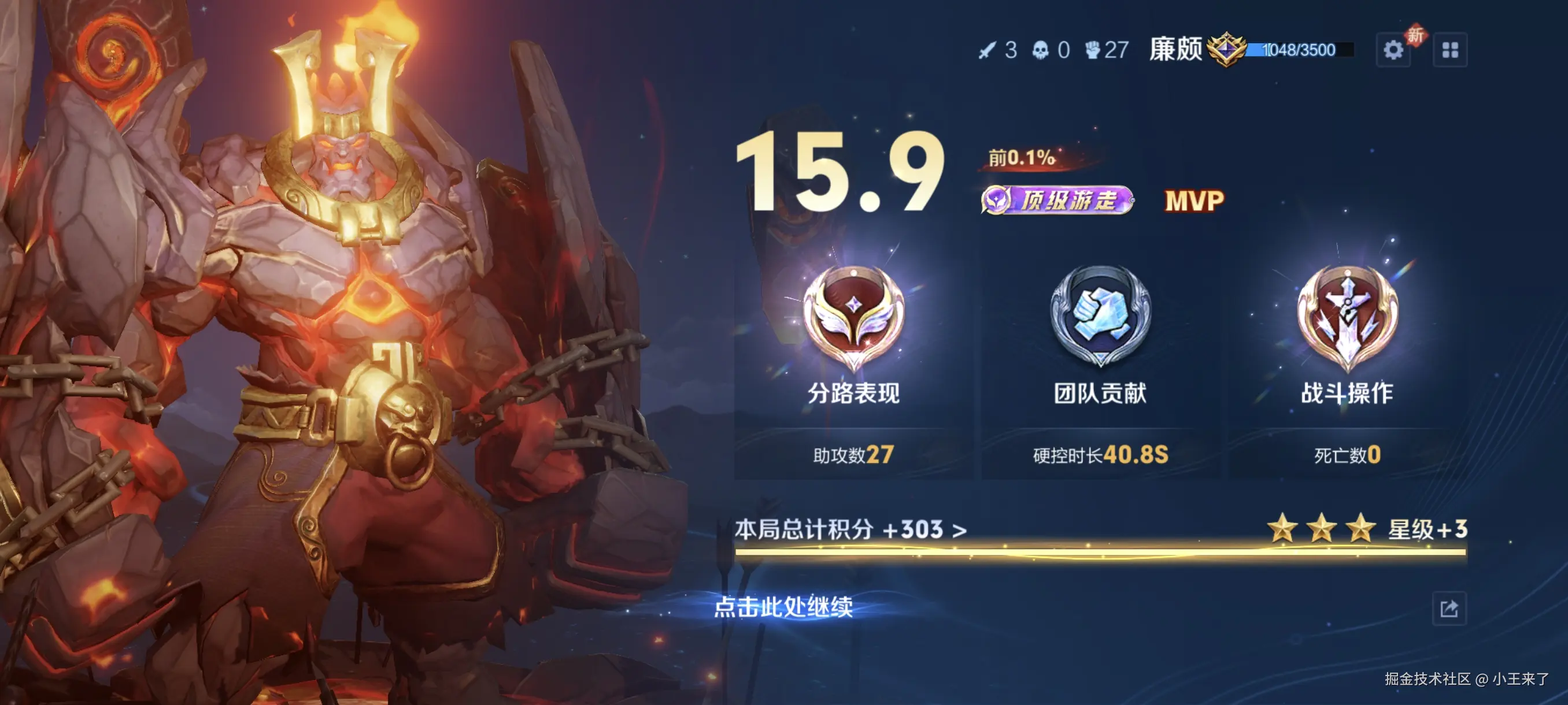
Task: Tap the rank emblem beside 廉颇
Action: point(1226,49)
